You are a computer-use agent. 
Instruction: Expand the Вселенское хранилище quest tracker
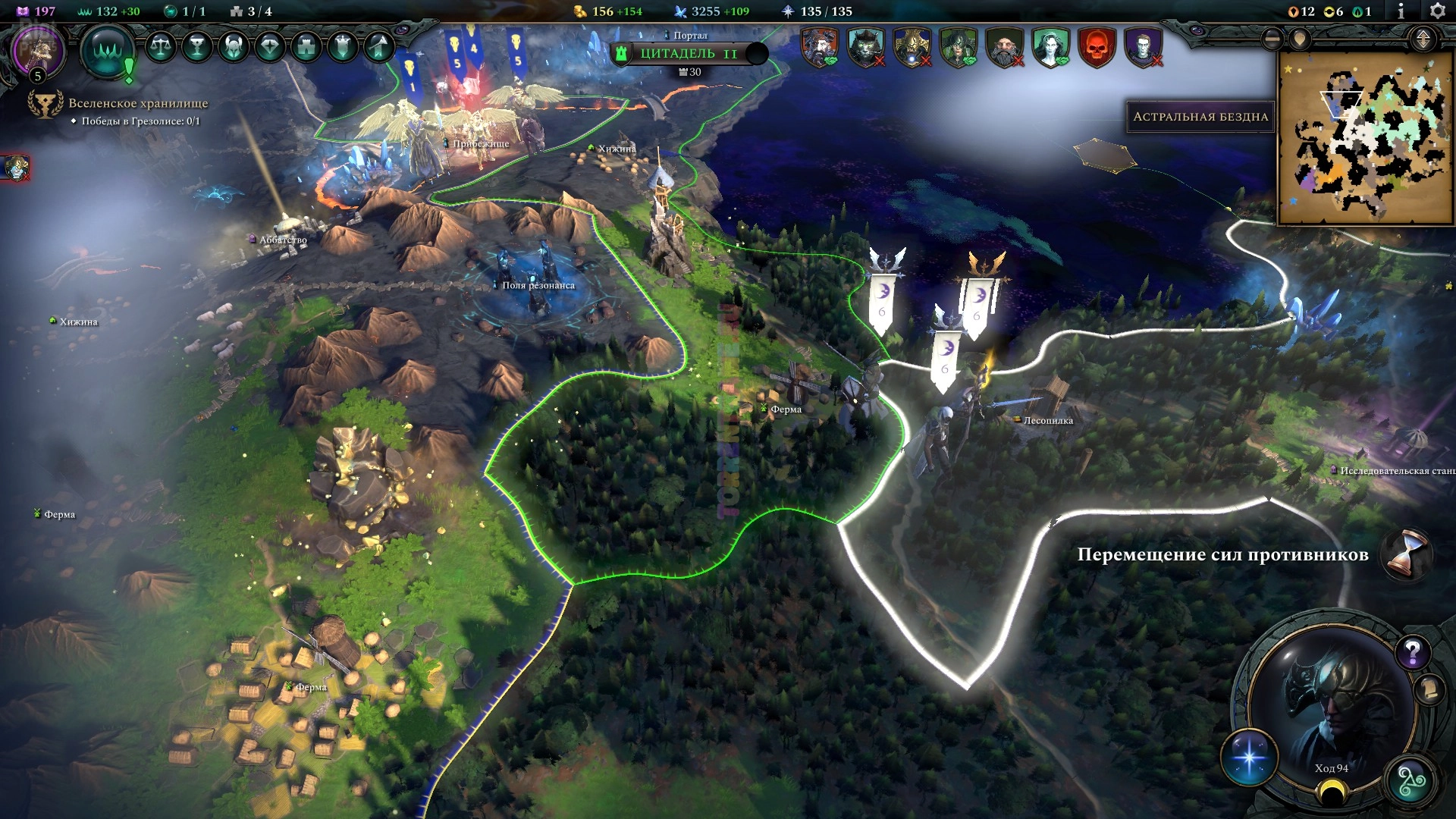137,103
